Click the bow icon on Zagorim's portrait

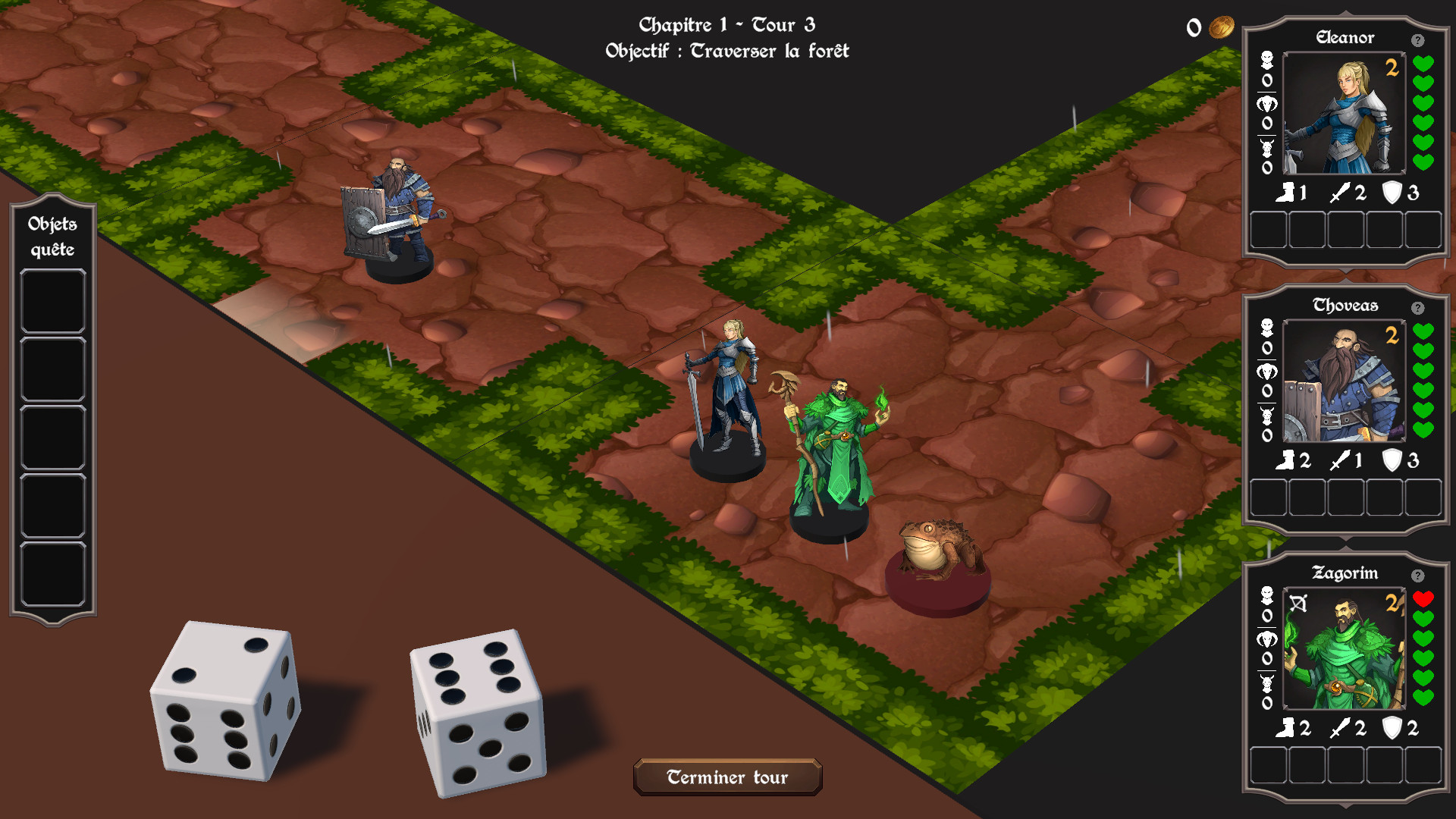[x=1298, y=604]
